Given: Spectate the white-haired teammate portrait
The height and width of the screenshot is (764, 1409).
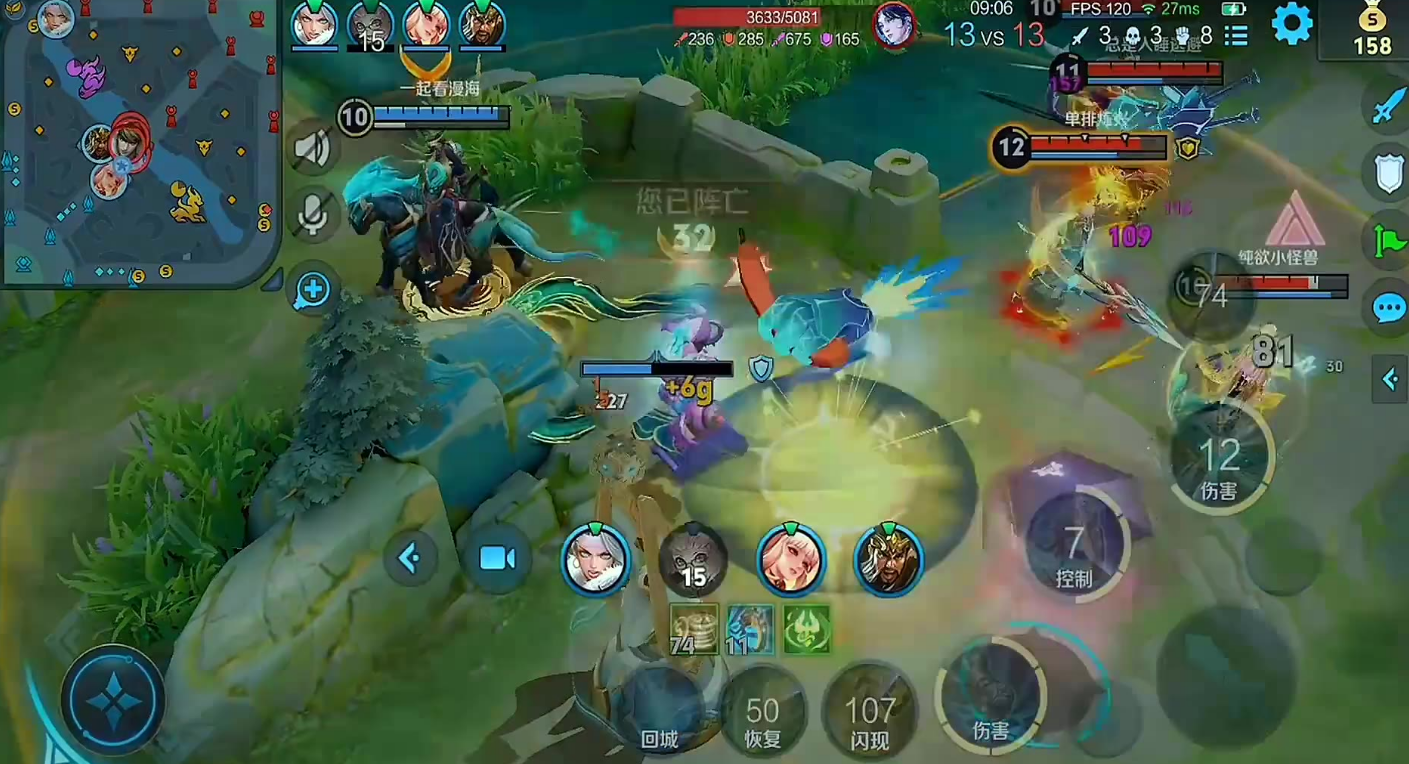Looking at the screenshot, I should [x=595, y=560].
